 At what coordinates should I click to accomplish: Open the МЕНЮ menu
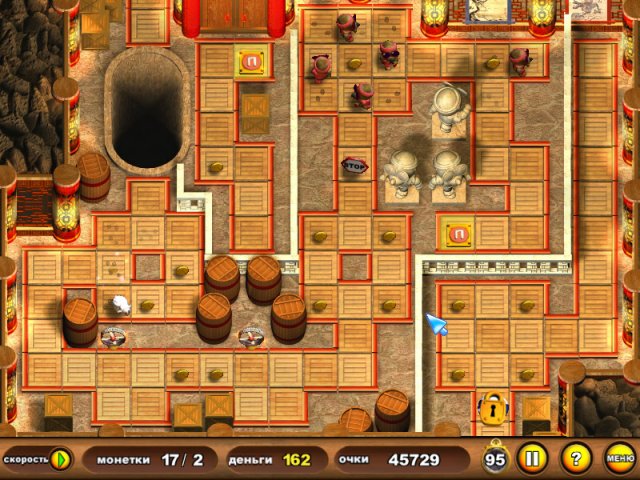[619, 460]
